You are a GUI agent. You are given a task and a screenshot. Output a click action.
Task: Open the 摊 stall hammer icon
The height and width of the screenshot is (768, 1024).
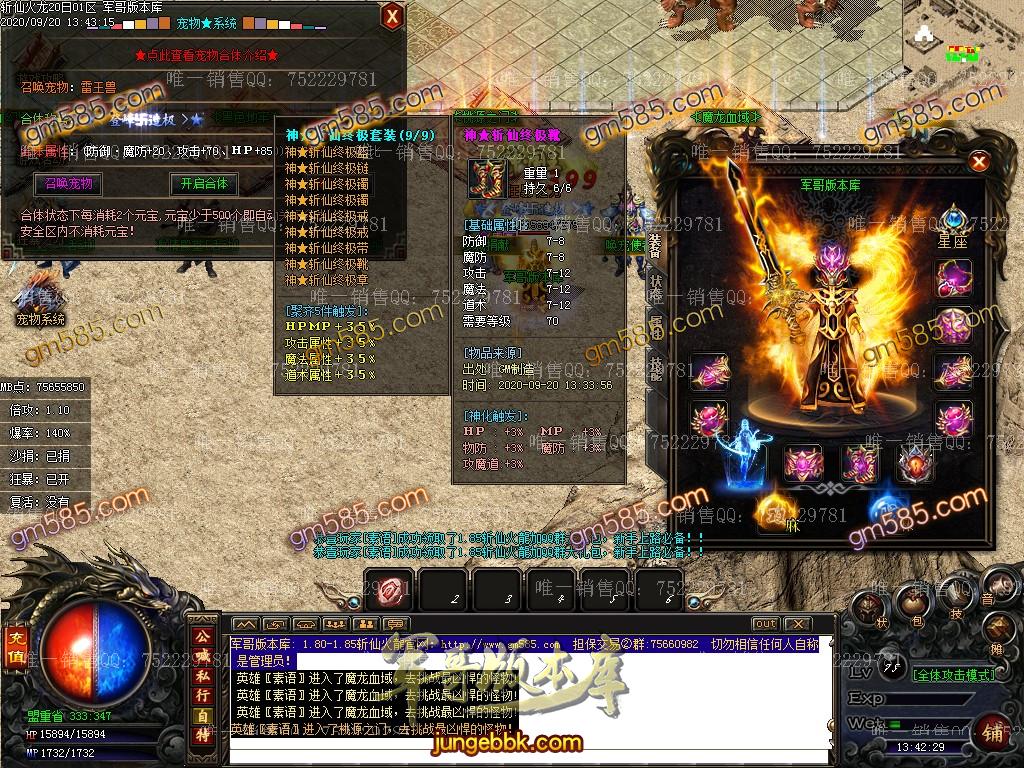pyautogui.click(x=997, y=630)
